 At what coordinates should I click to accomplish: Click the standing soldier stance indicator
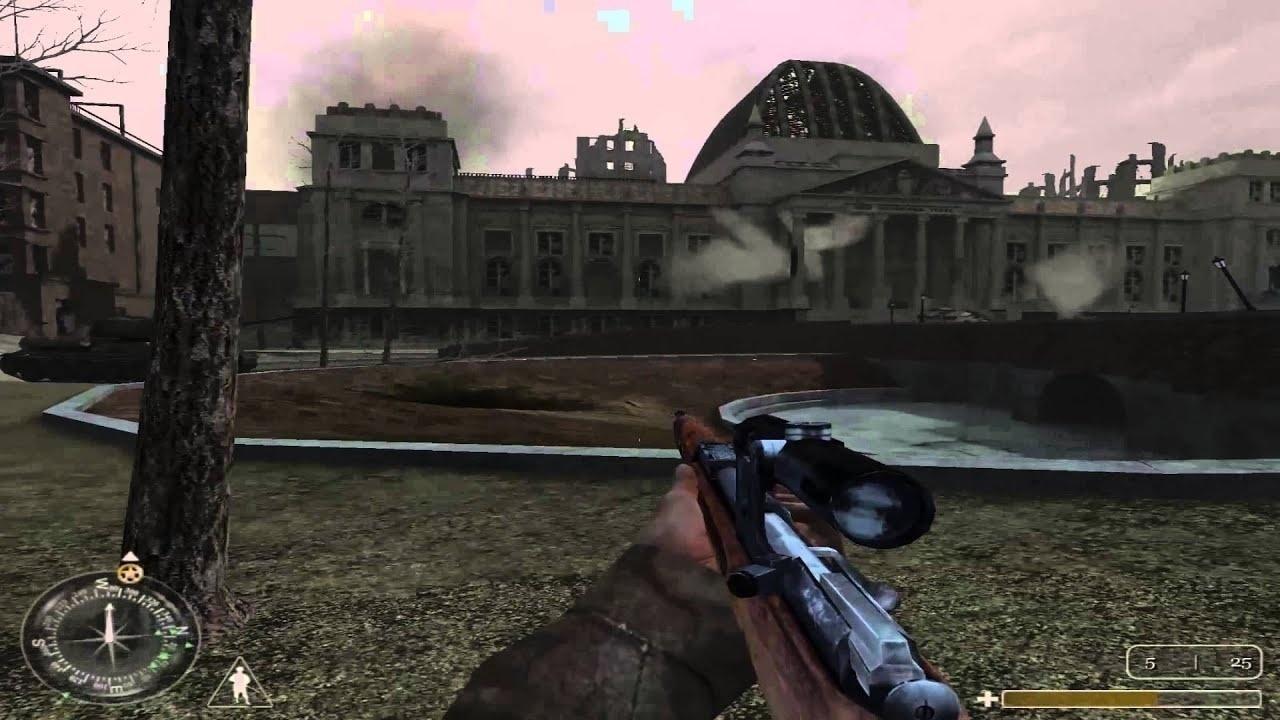pyautogui.click(x=239, y=683)
